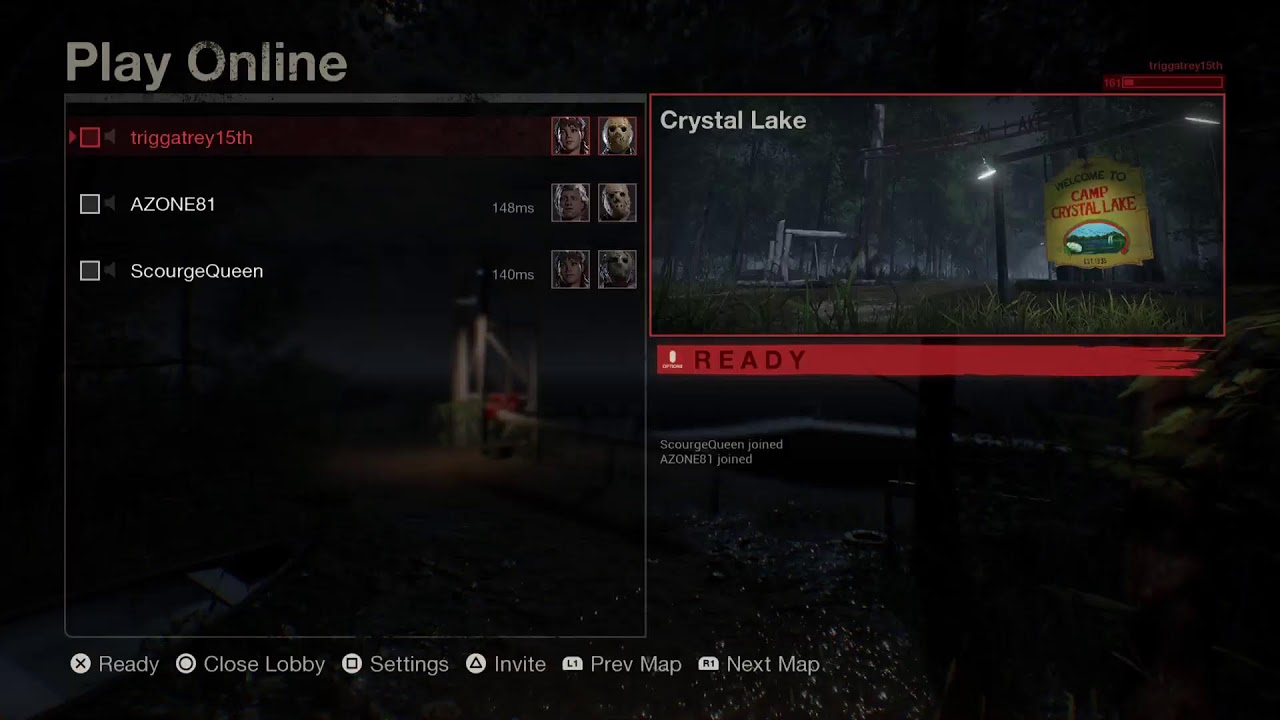Select AZONE81 in the lobby list

coord(173,204)
